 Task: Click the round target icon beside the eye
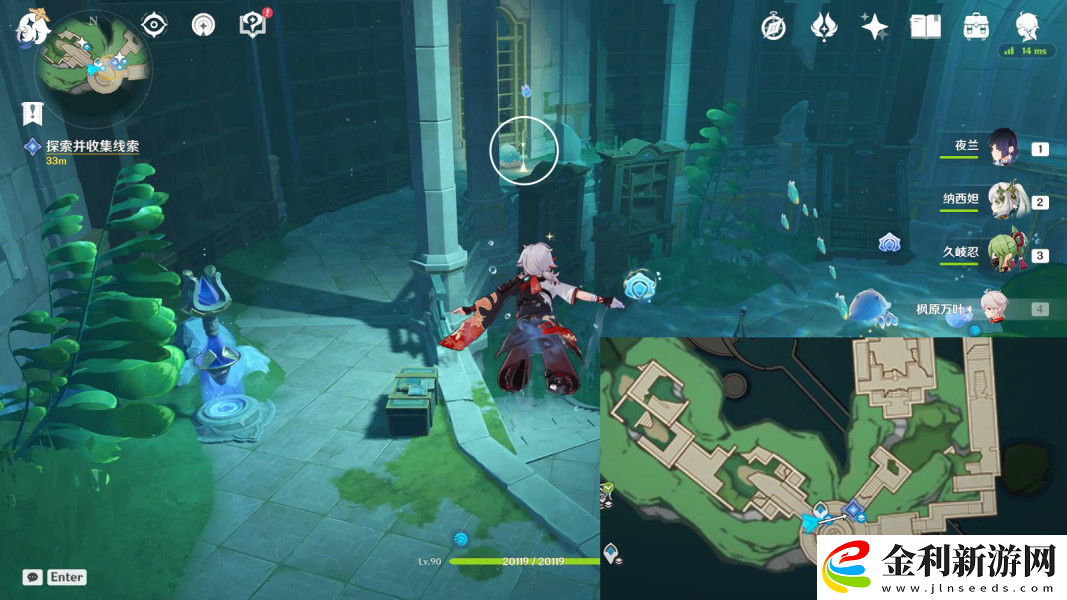point(203,25)
